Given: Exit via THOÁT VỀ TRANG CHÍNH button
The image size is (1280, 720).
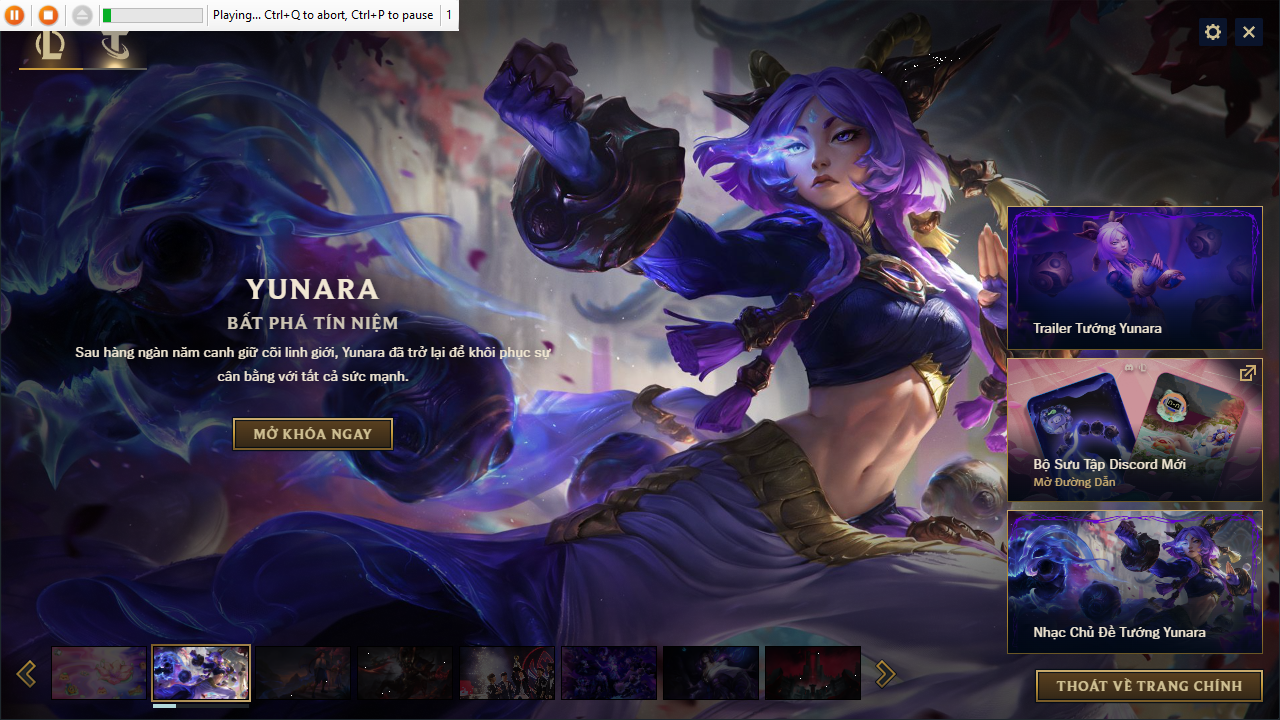Looking at the screenshot, I should (x=1149, y=686).
